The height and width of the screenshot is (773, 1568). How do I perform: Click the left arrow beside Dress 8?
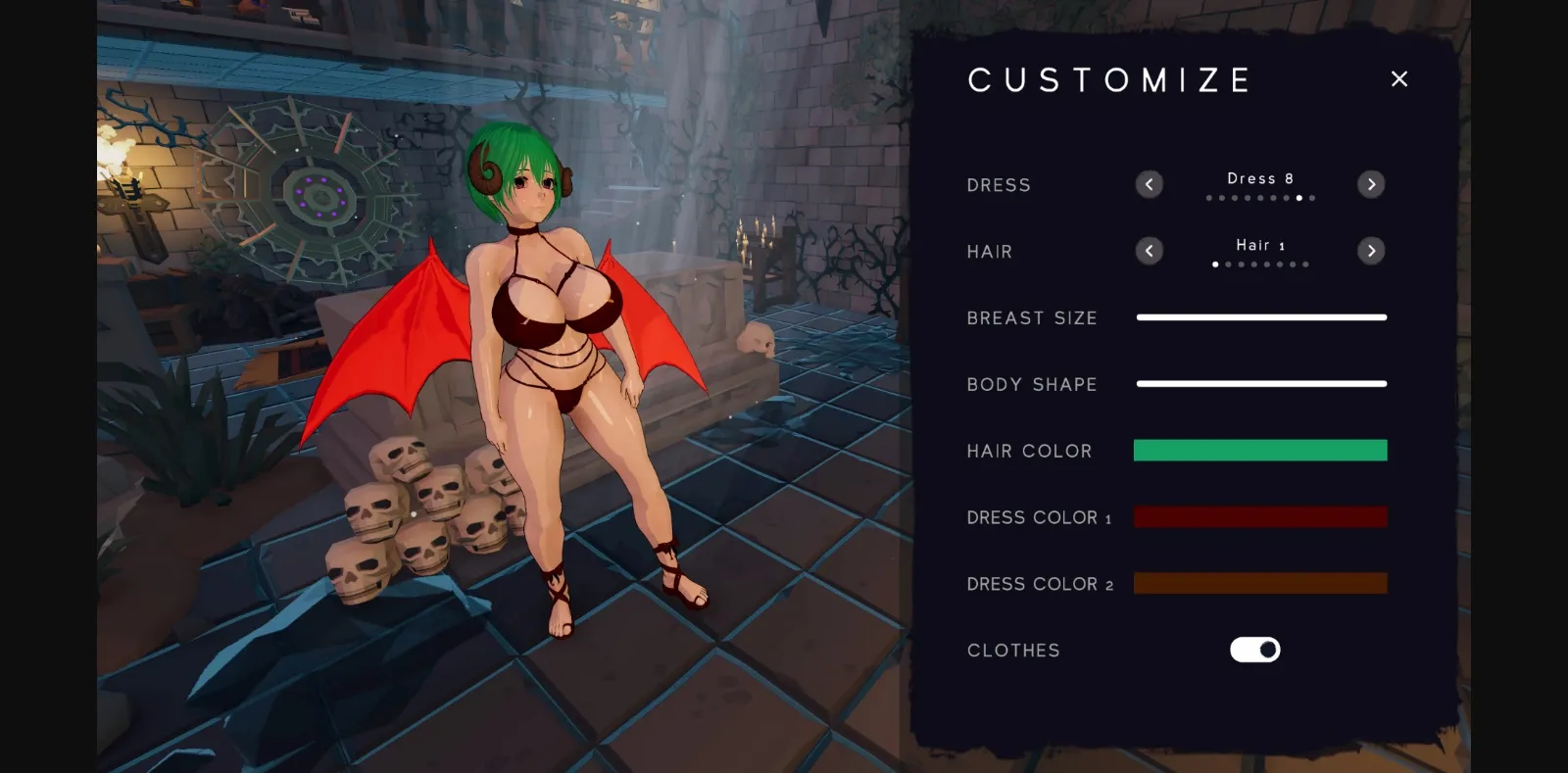(x=1149, y=184)
